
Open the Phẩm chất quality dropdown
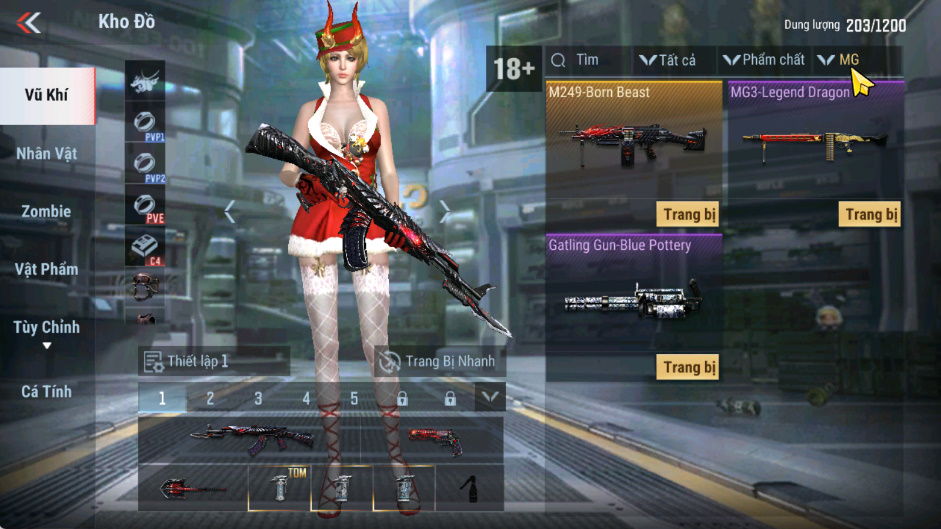click(x=764, y=60)
